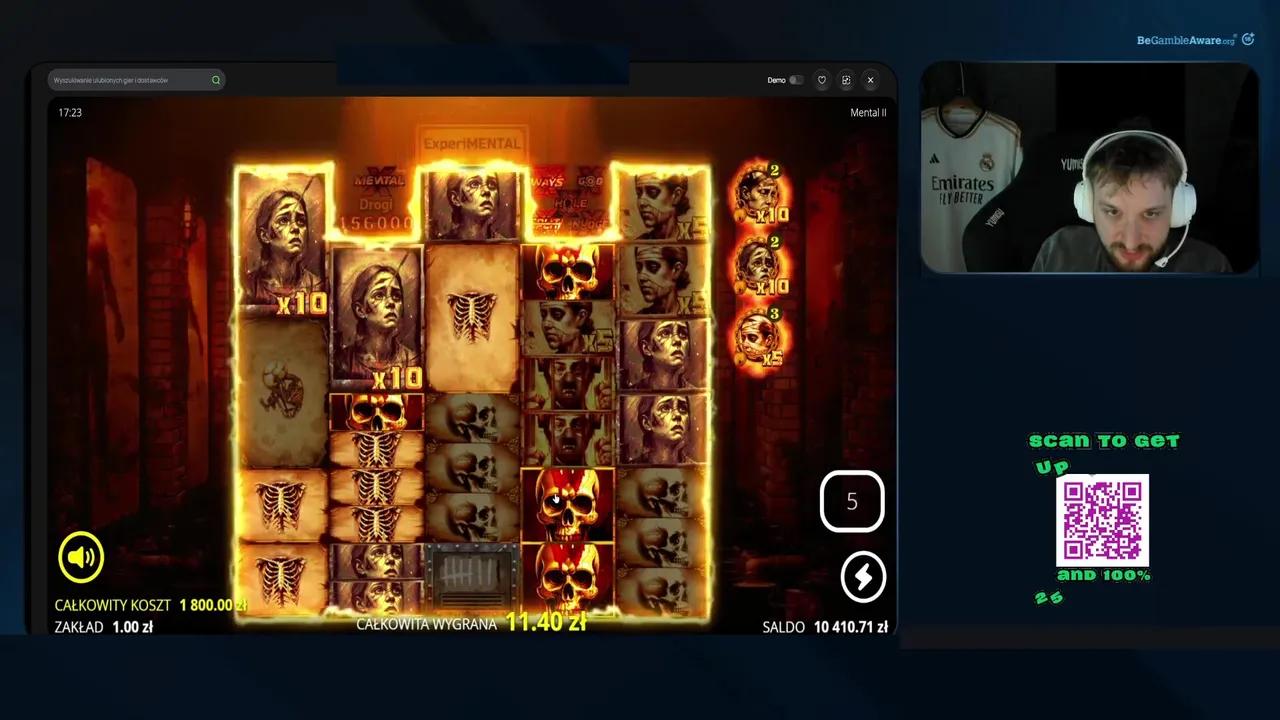Favorite the game using the heart icon
Image resolution: width=1280 pixels, height=720 pixels.
coord(821,80)
